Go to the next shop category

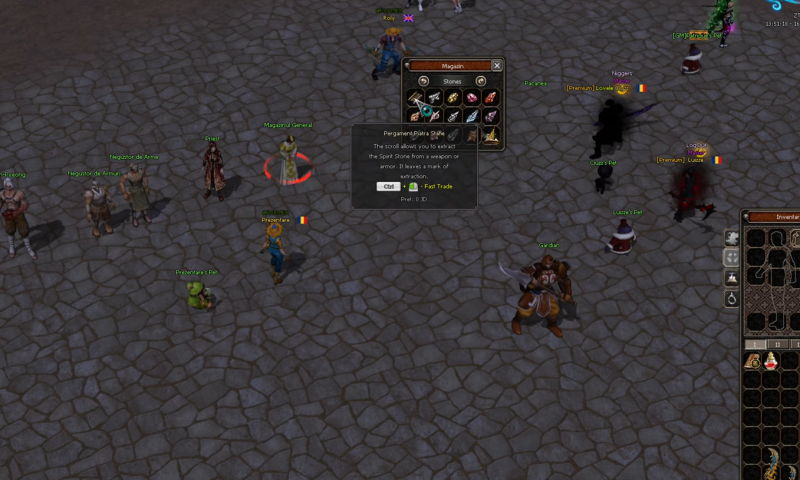481,81
